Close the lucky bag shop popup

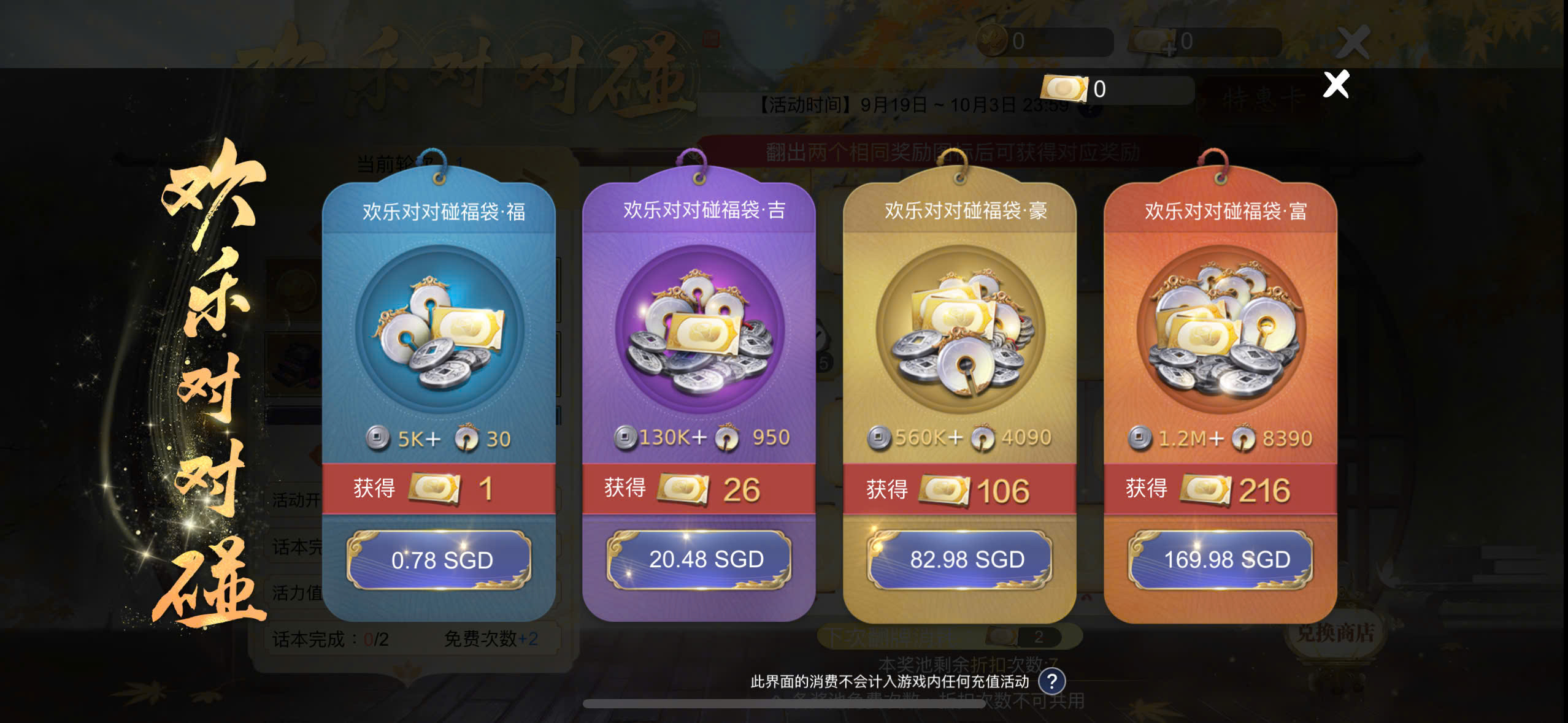tap(1336, 85)
